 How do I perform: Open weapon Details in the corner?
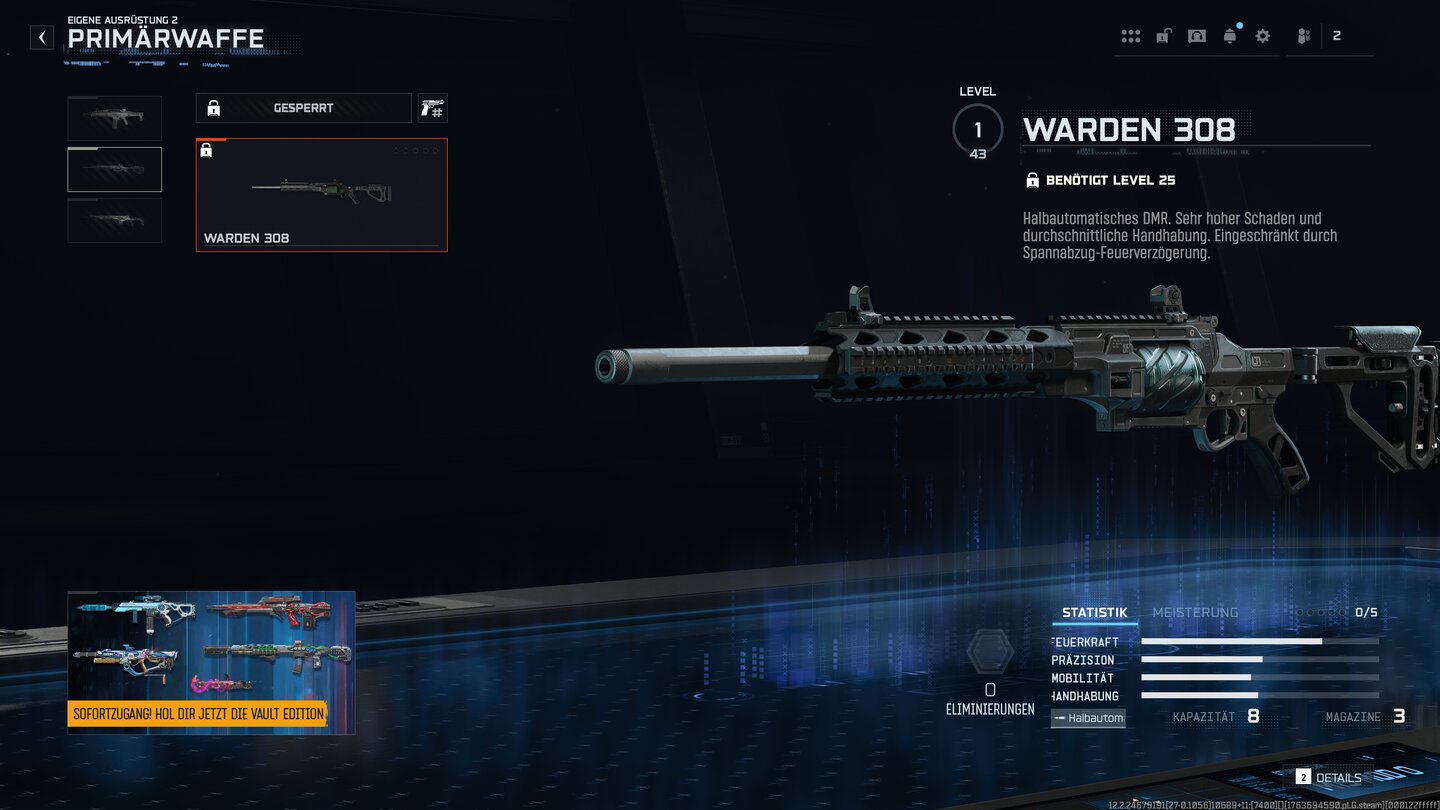[1329, 777]
